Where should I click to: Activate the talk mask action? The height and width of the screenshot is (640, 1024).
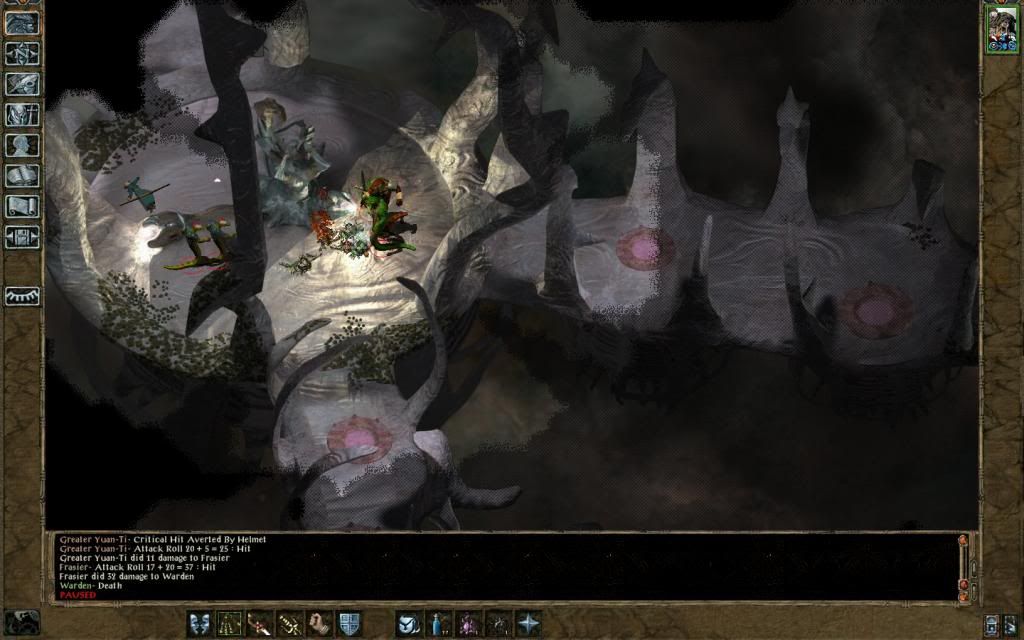coord(200,623)
